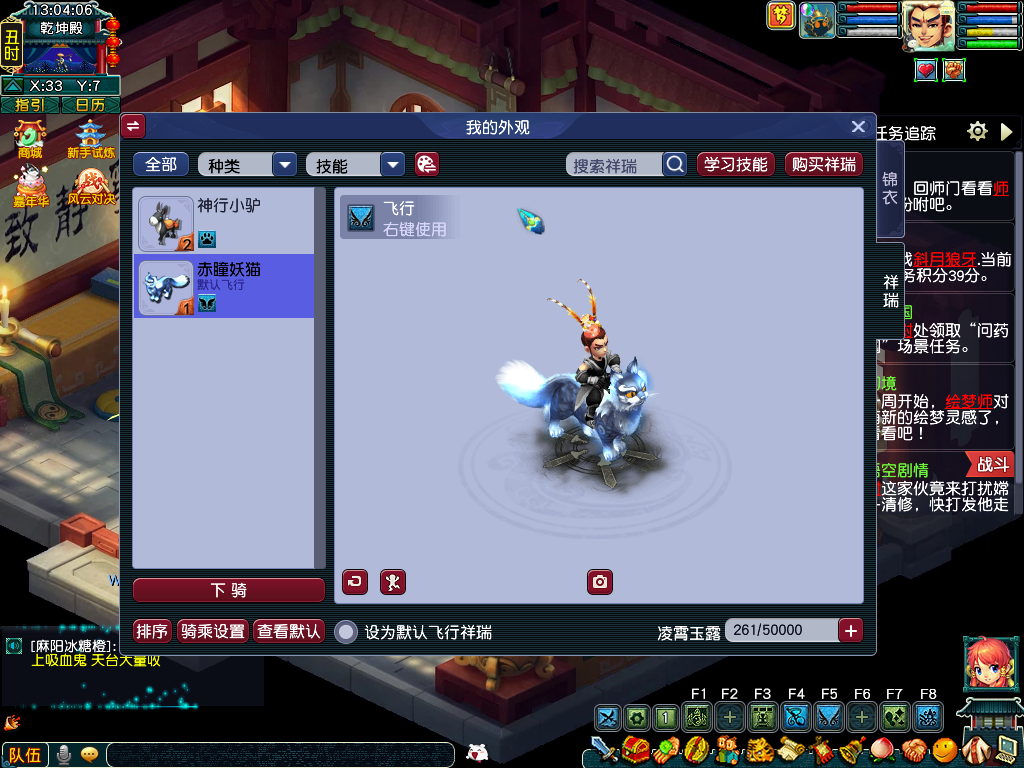
Task: Open the 排序 sorting button
Action: pyautogui.click(x=153, y=631)
